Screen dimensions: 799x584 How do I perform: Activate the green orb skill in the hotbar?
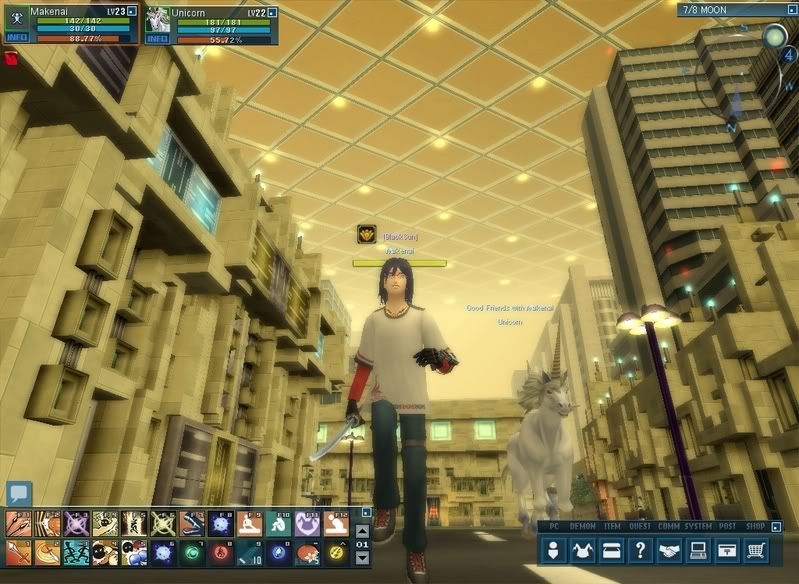(193, 551)
